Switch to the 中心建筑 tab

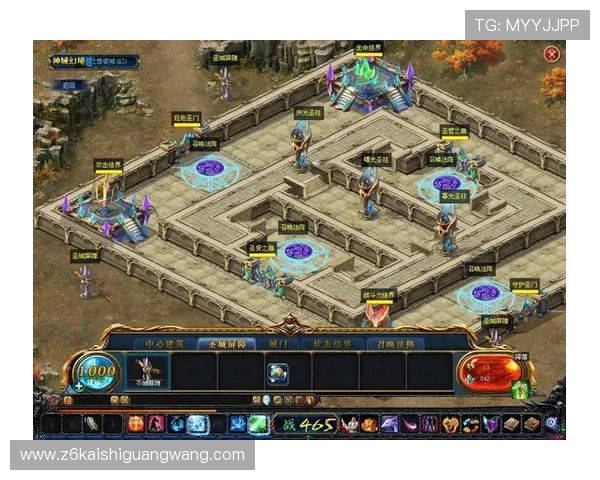165,344
